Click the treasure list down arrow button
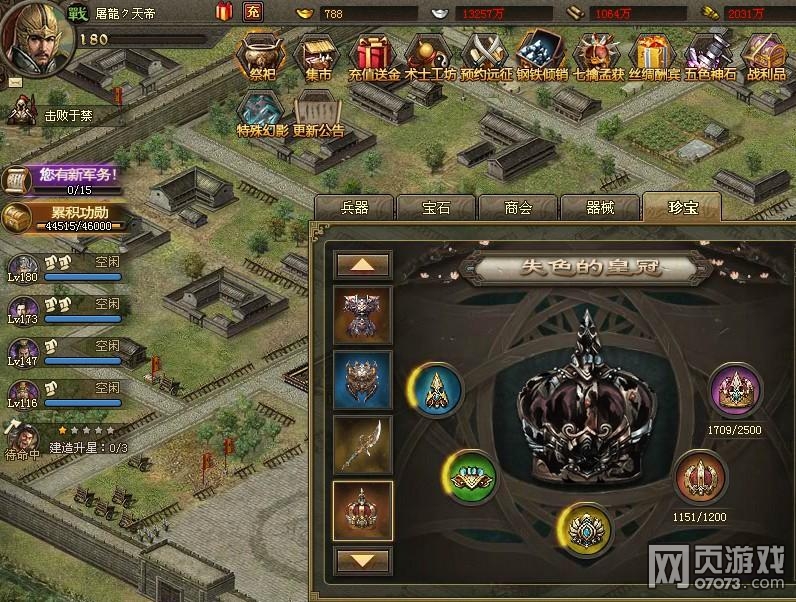 tap(363, 560)
